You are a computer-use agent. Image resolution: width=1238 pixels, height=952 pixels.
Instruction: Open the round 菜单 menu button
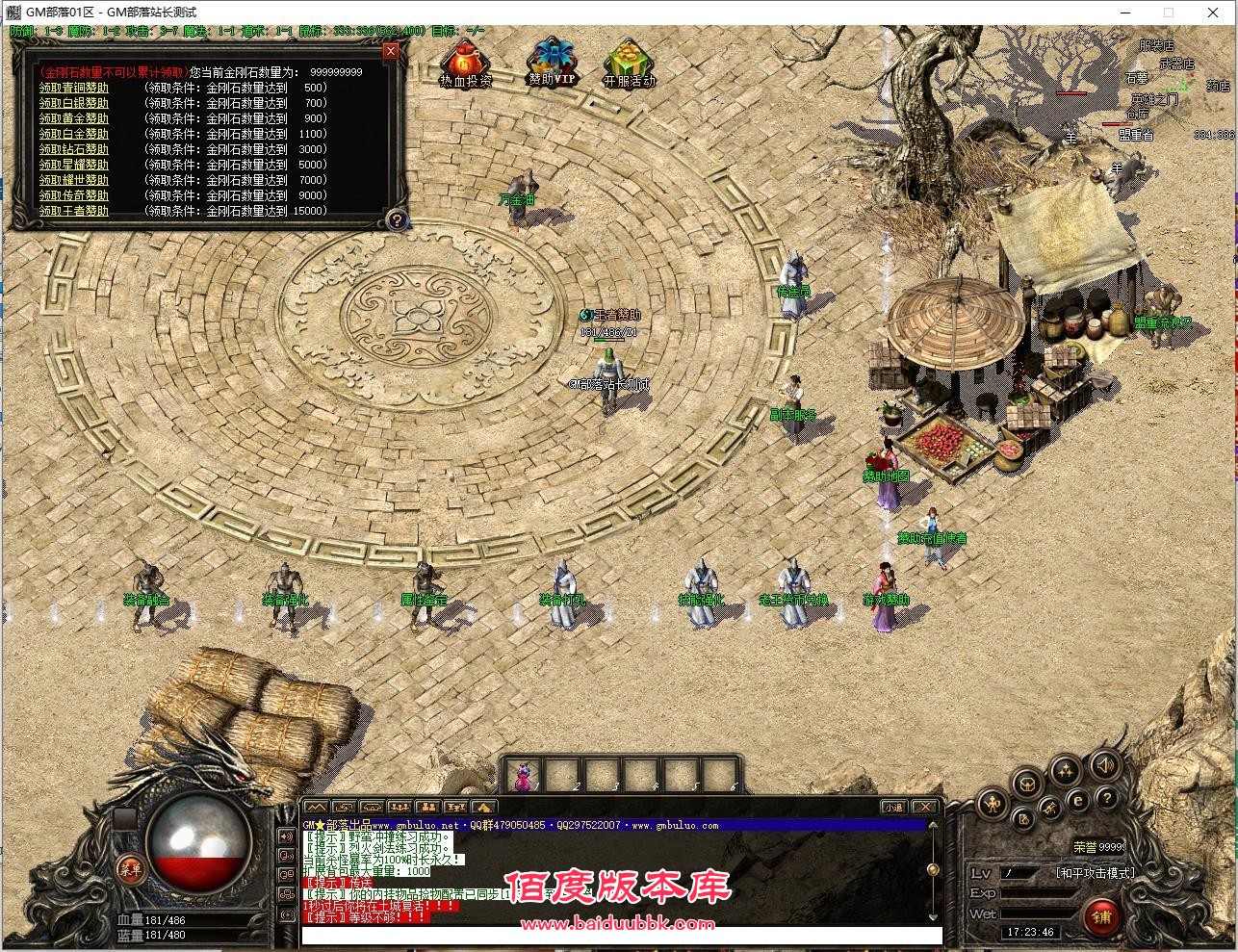point(129,868)
